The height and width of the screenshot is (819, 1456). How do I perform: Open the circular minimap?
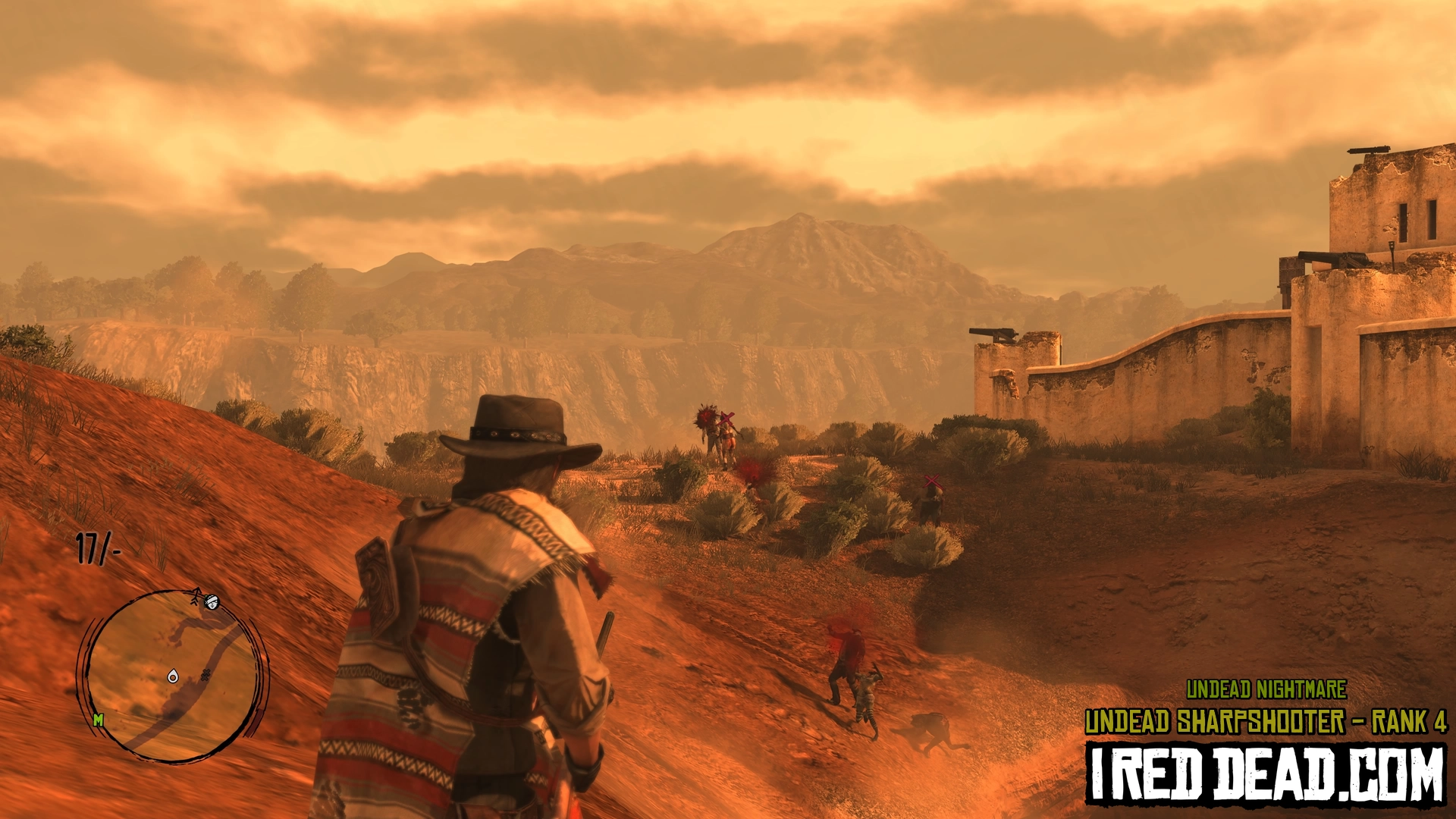pyautogui.click(x=173, y=676)
